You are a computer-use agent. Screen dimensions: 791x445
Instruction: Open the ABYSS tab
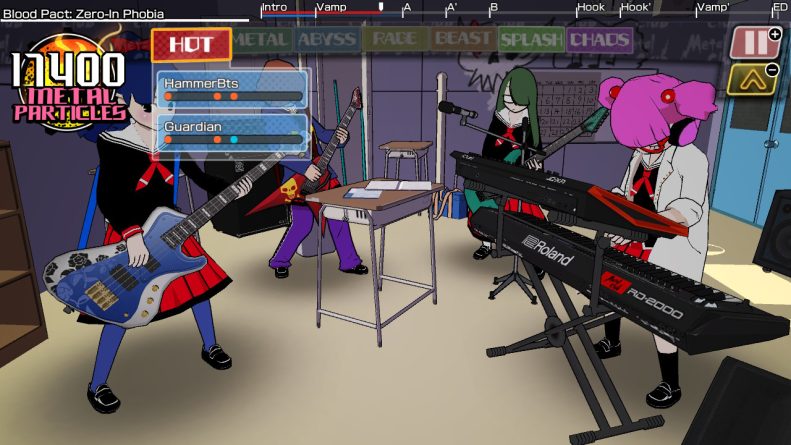[327, 40]
